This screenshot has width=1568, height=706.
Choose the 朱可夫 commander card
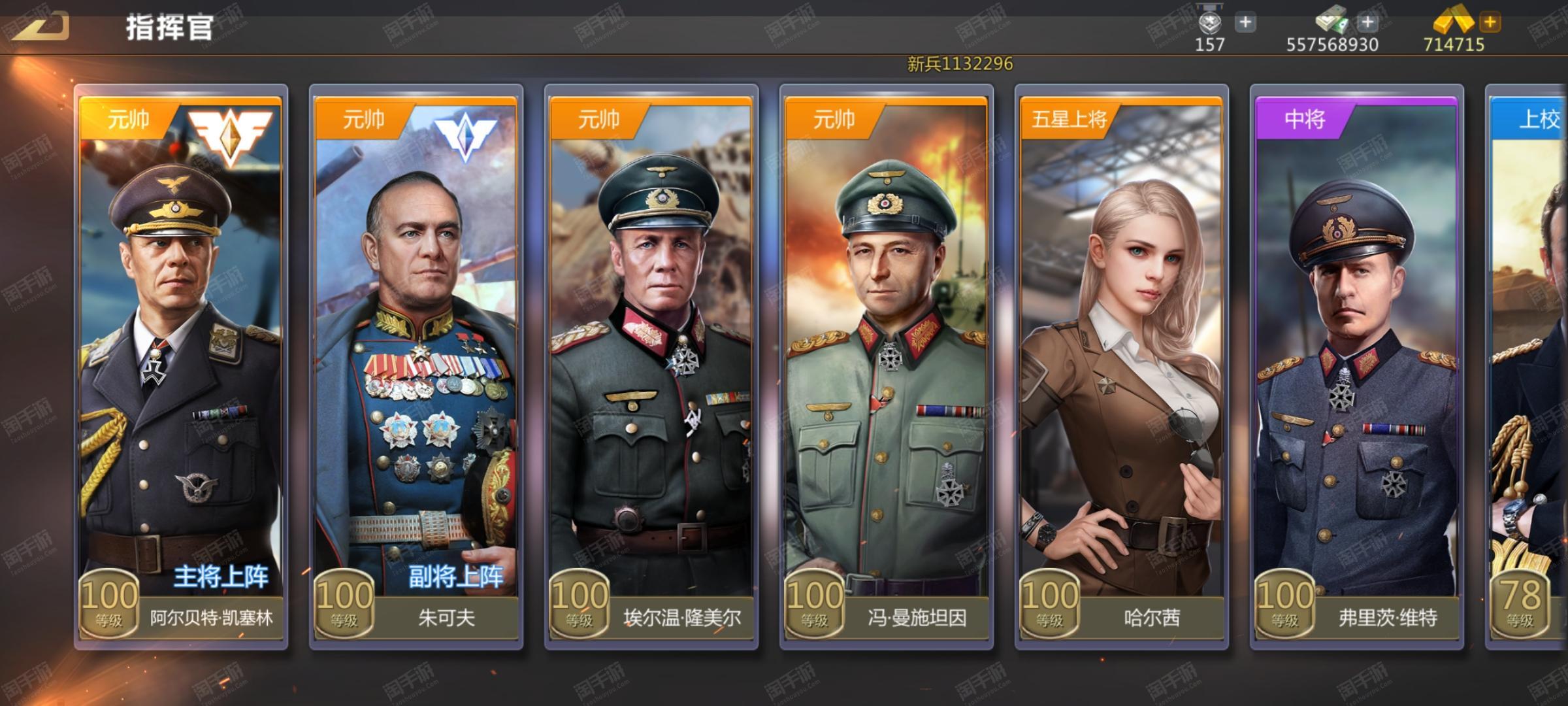tap(416, 366)
